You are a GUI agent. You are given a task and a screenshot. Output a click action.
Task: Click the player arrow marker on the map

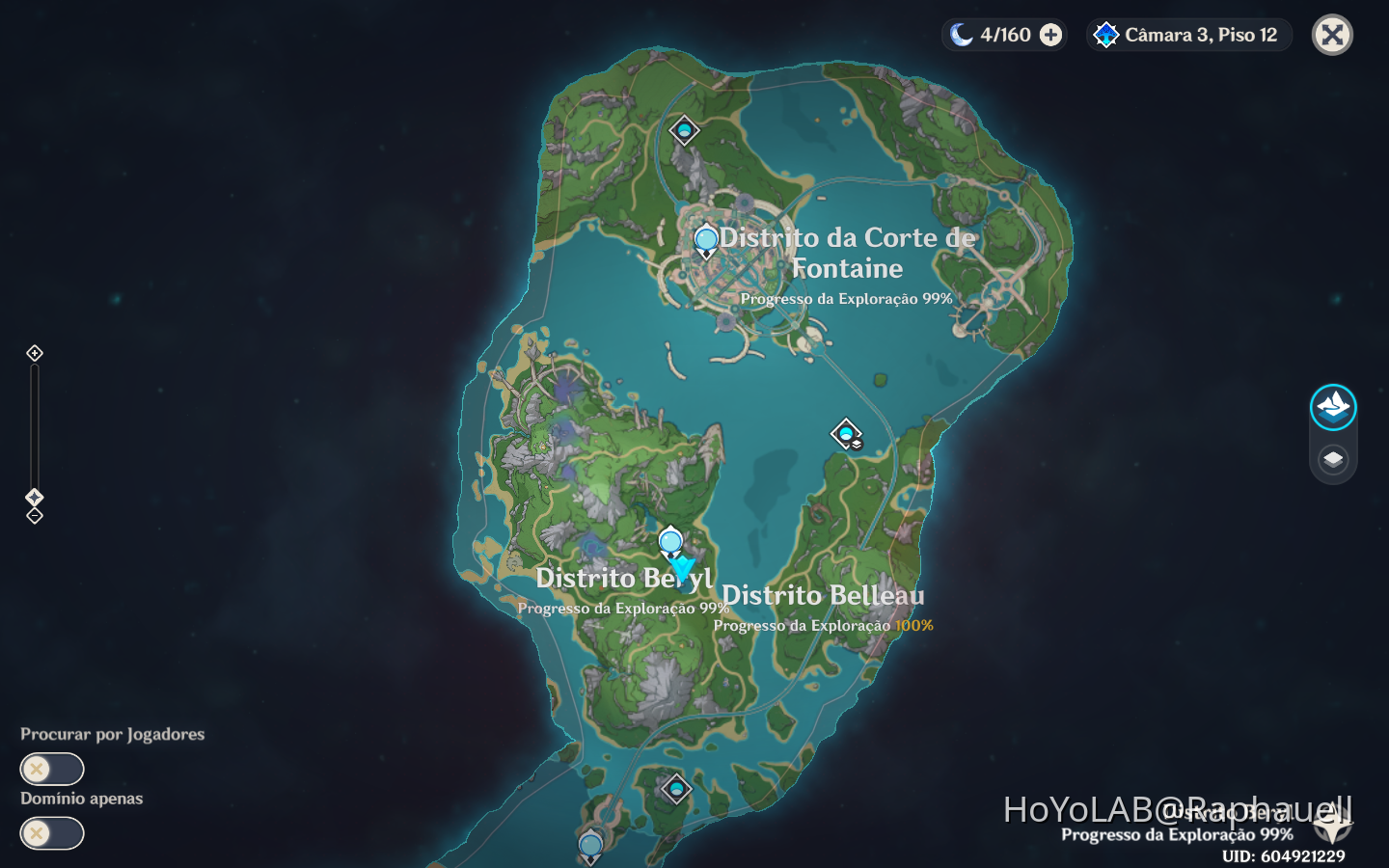[685, 564]
